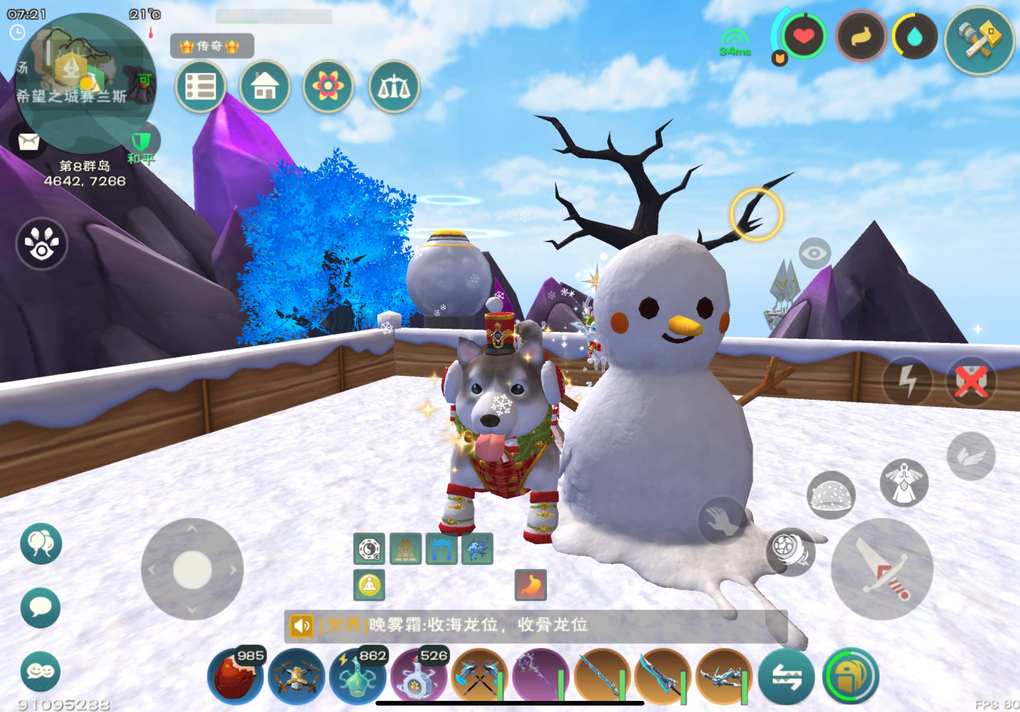Open the list menu button
Image resolution: width=1020 pixels, height=712 pixels.
[x=200, y=87]
